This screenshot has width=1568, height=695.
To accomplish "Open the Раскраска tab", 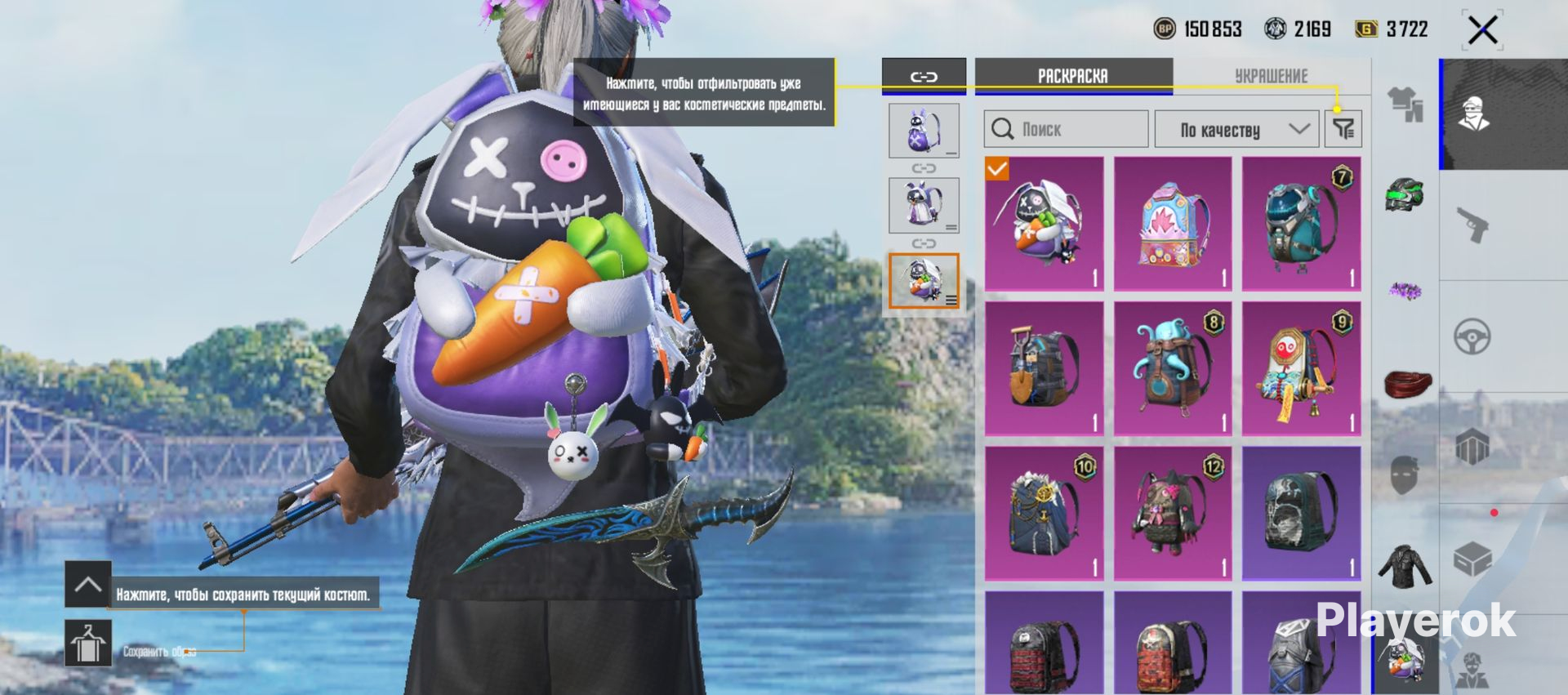I will [x=1073, y=76].
